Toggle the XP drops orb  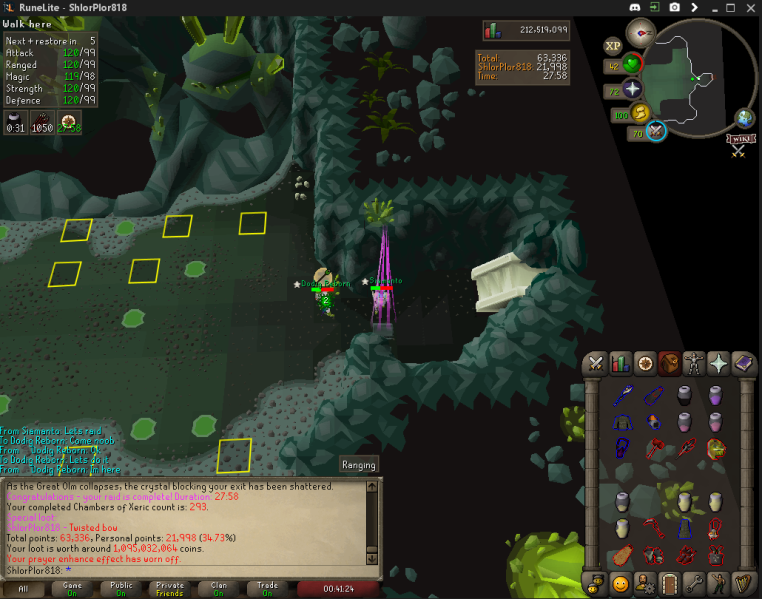click(613, 46)
